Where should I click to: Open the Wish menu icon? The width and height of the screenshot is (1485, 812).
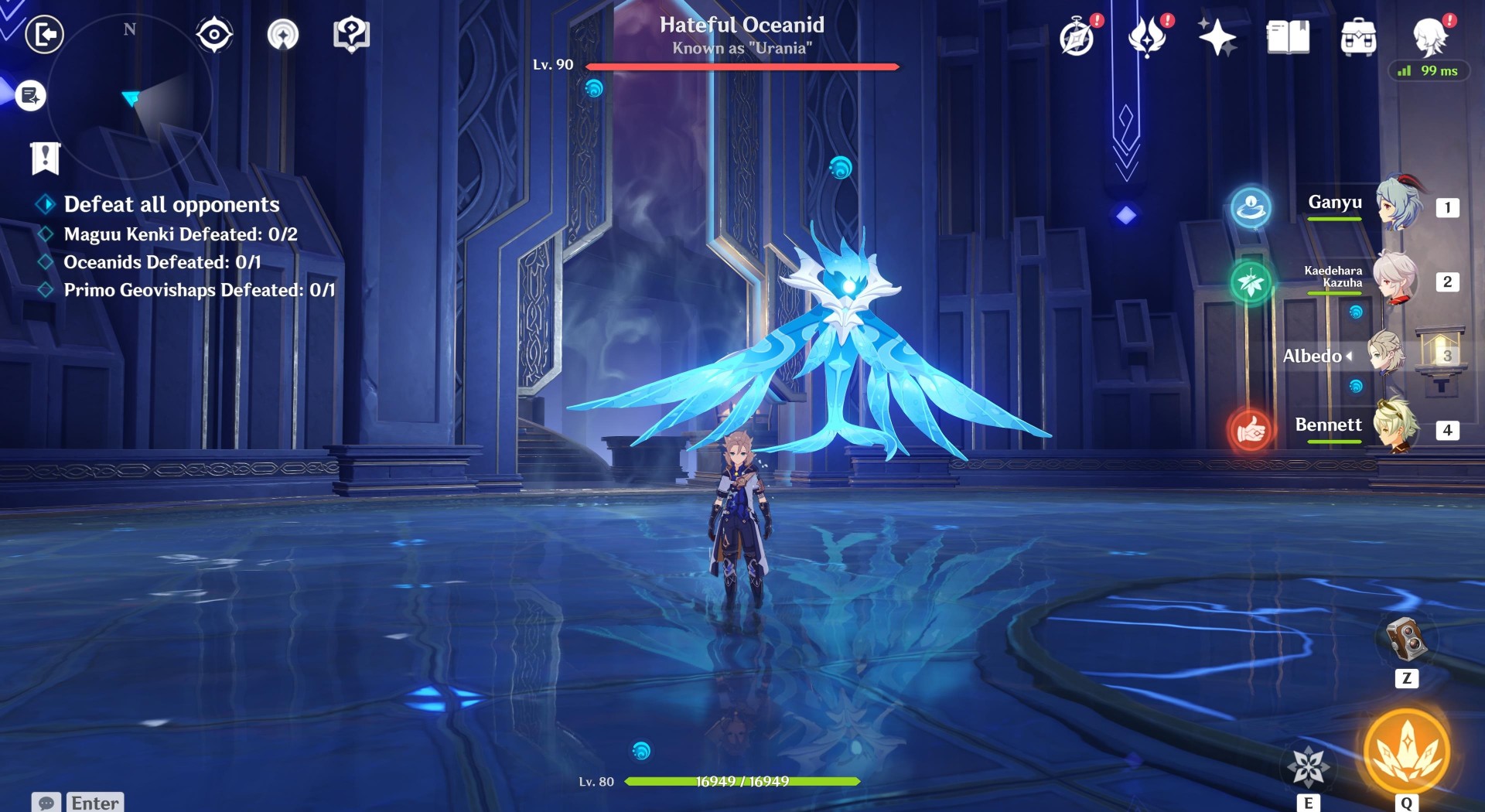1149,36
